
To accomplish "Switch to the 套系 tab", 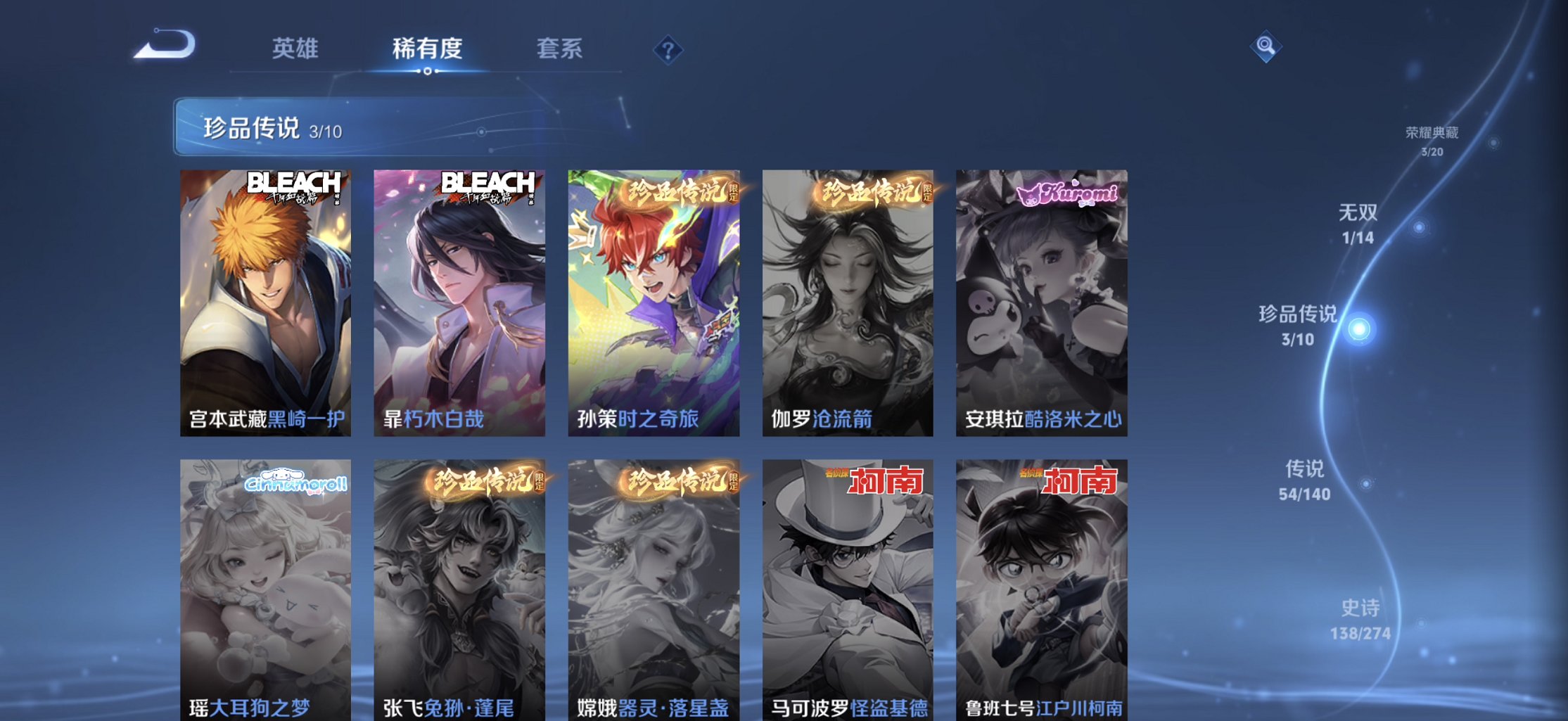I will (x=561, y=49).
